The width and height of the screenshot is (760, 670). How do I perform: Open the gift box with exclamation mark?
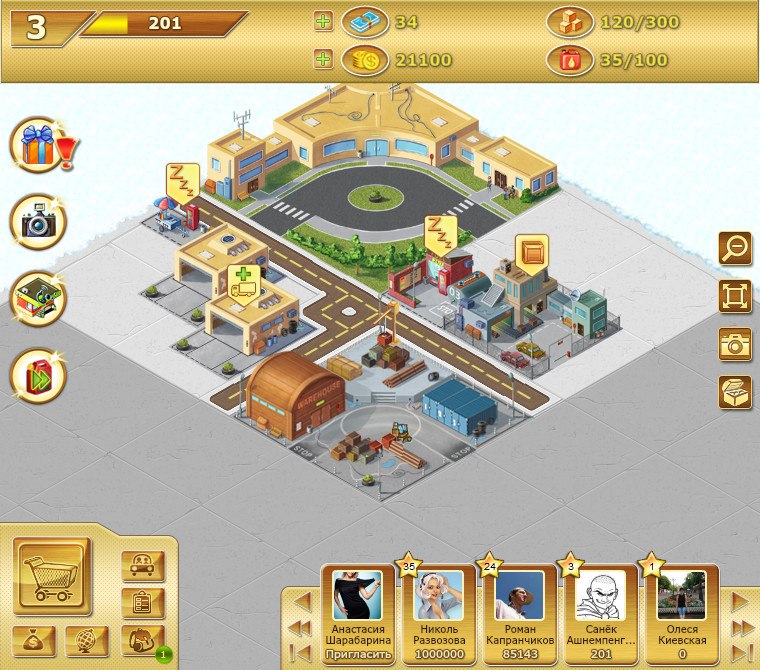click(x=39, y=146)
